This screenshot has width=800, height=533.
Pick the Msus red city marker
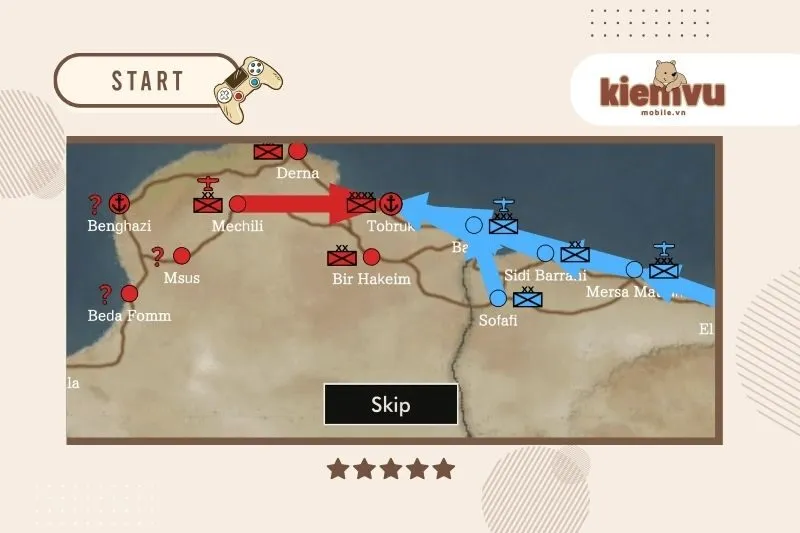[181, 255]
